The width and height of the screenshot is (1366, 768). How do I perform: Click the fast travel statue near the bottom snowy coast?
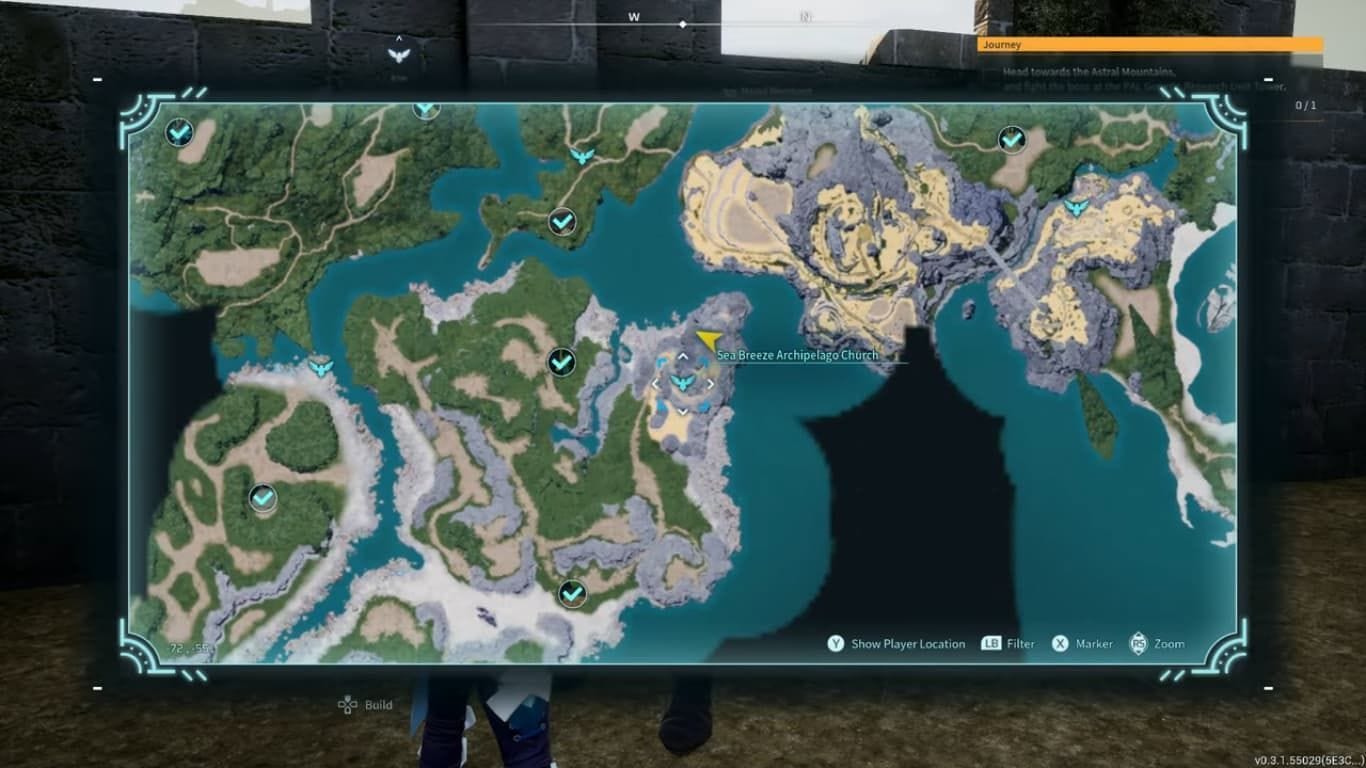coord(571,592)
